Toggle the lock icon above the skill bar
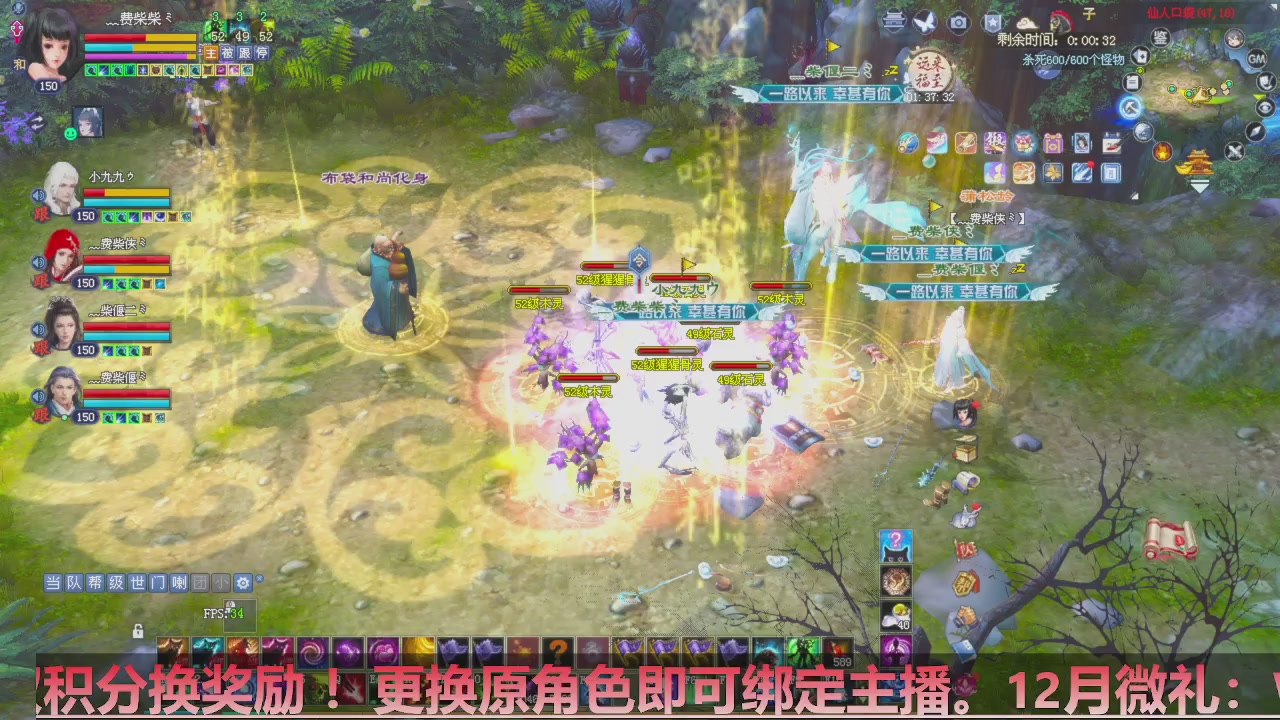1280x720 pixels. point(138,631)
